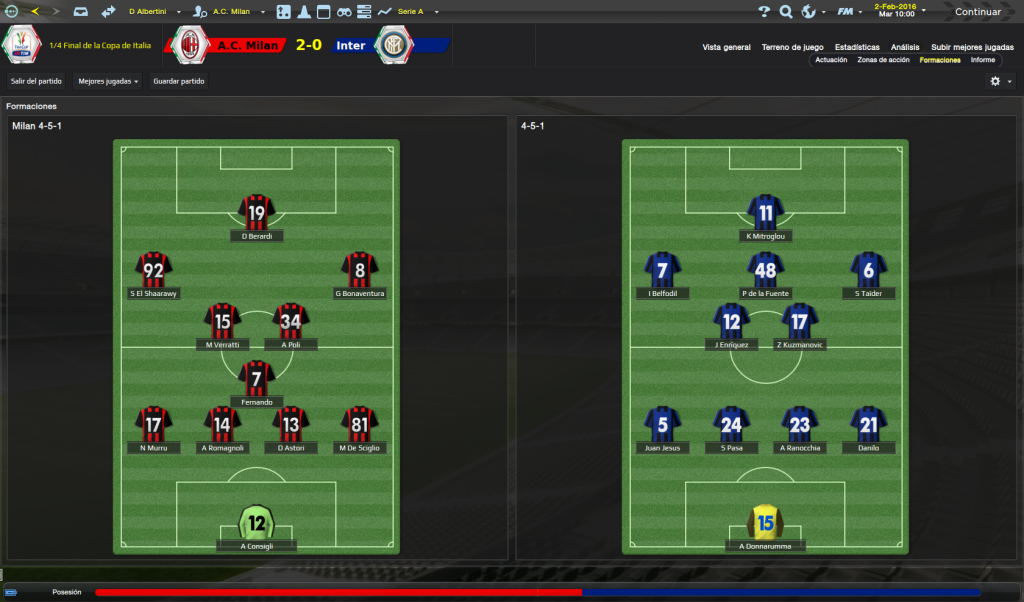Go back with the yellow arrow
This screenshot has height=602, width=1024.
click(36, 12)
